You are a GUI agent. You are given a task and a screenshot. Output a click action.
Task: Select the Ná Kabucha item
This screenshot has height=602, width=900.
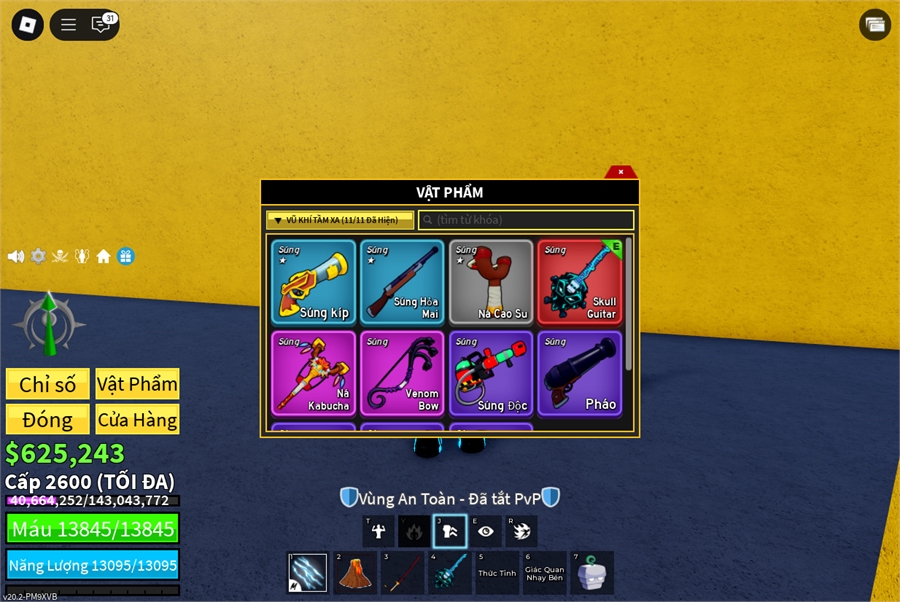(x=313, y=373)
